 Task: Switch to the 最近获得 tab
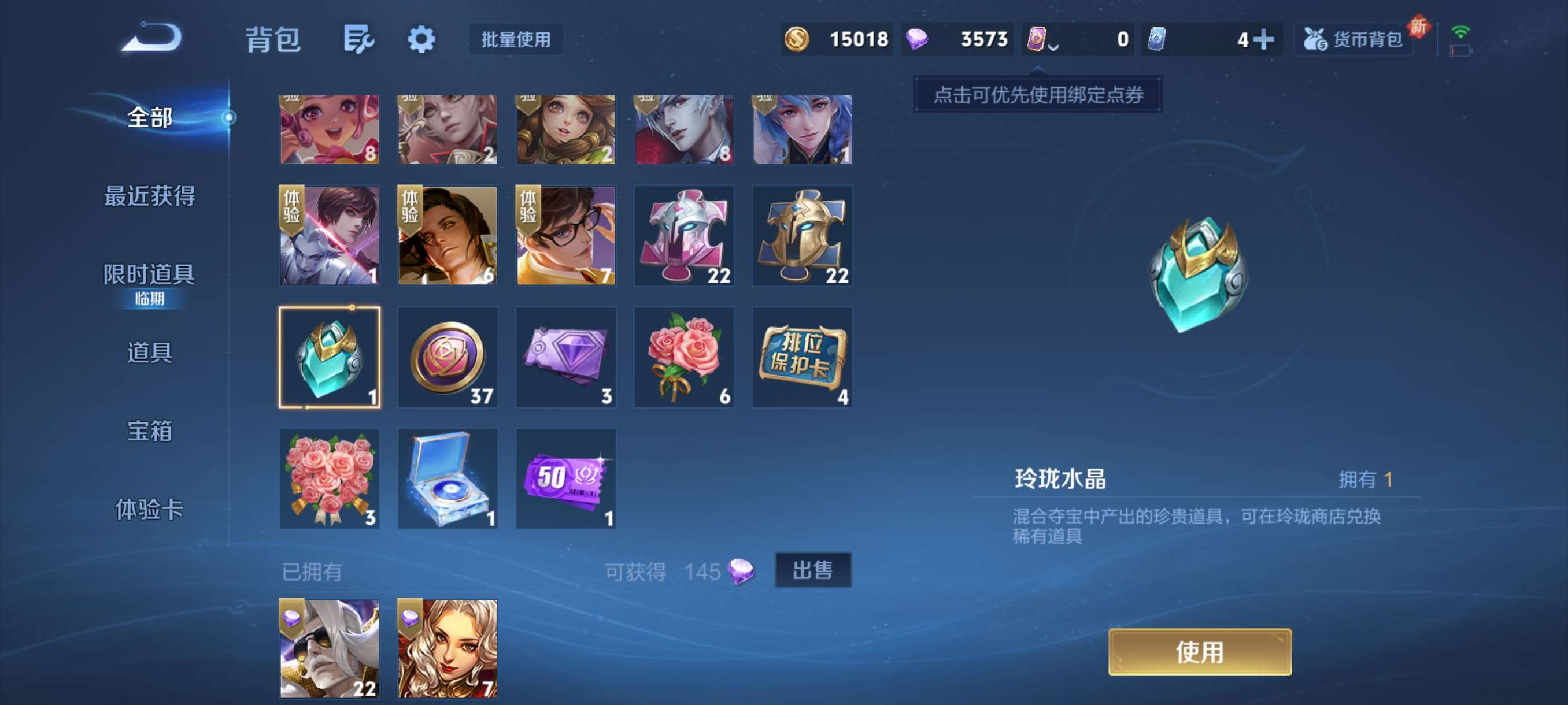150,196
